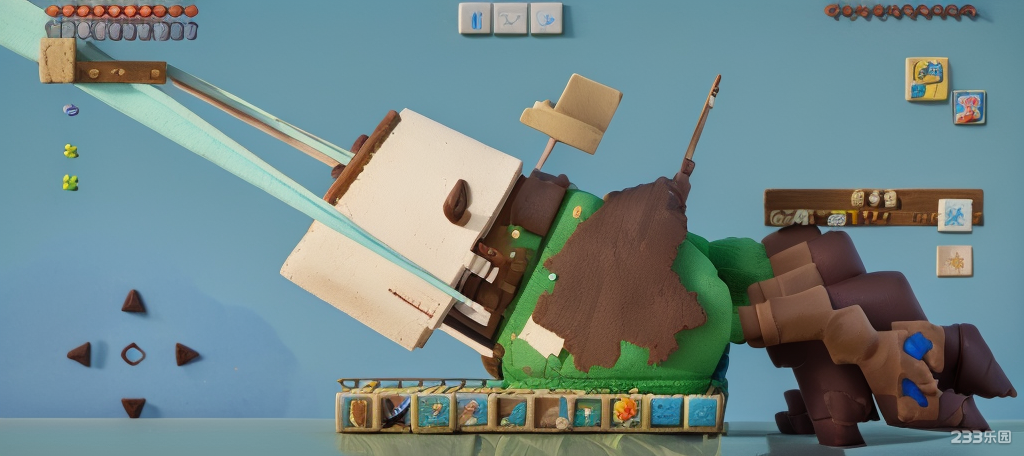
Task: Open the blue-framed tile with red figure
Action: tap(968, 107)
